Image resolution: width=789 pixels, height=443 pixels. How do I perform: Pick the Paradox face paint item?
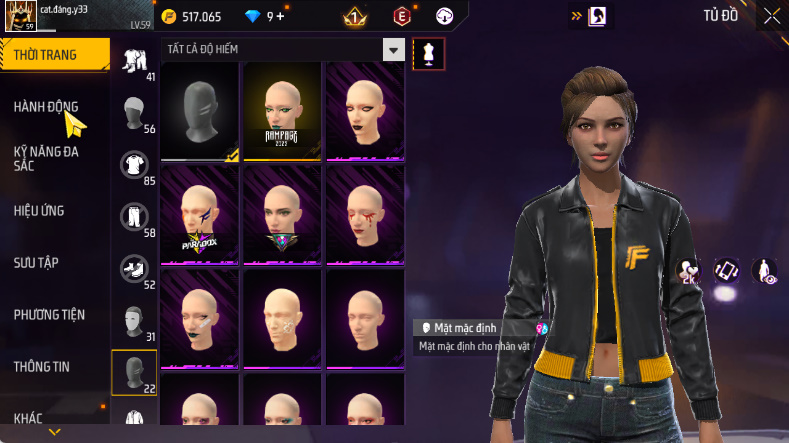tap(200, 214)
